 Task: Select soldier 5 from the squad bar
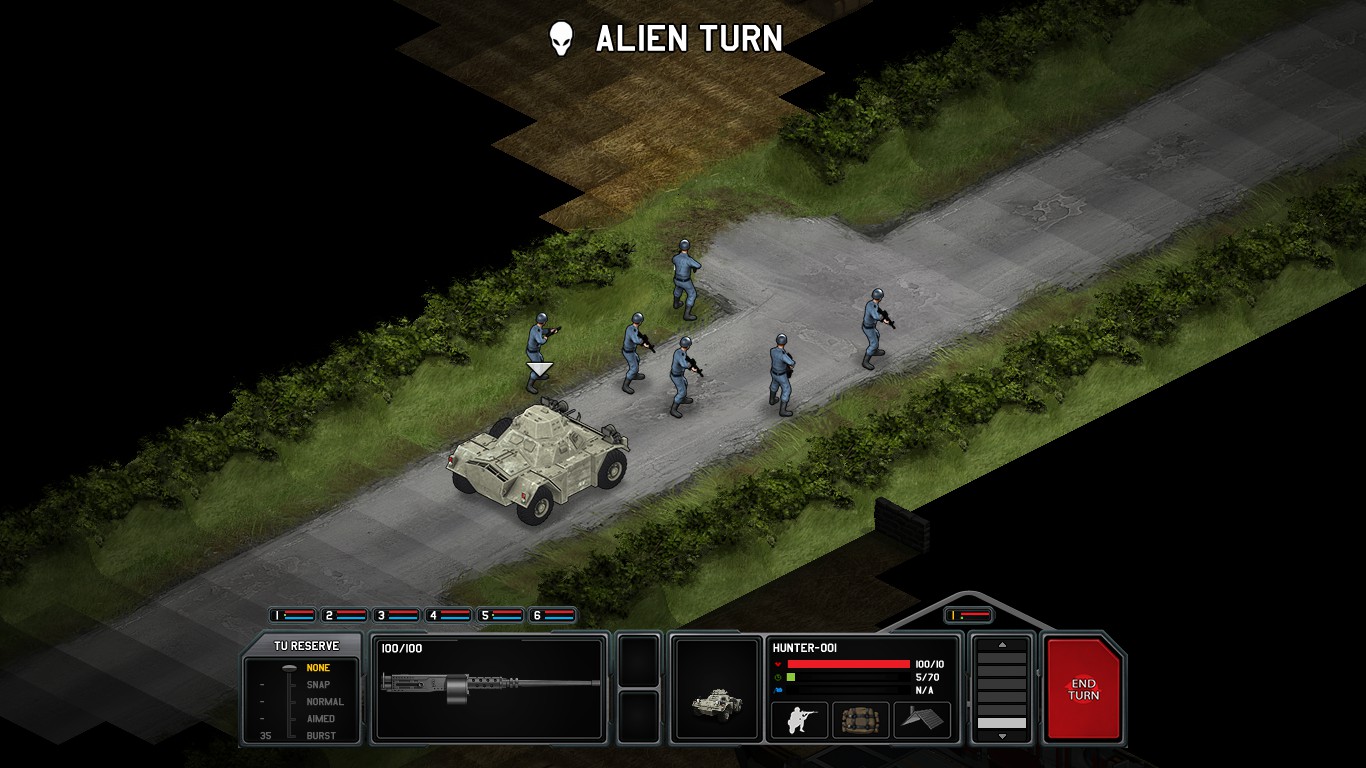500,615
